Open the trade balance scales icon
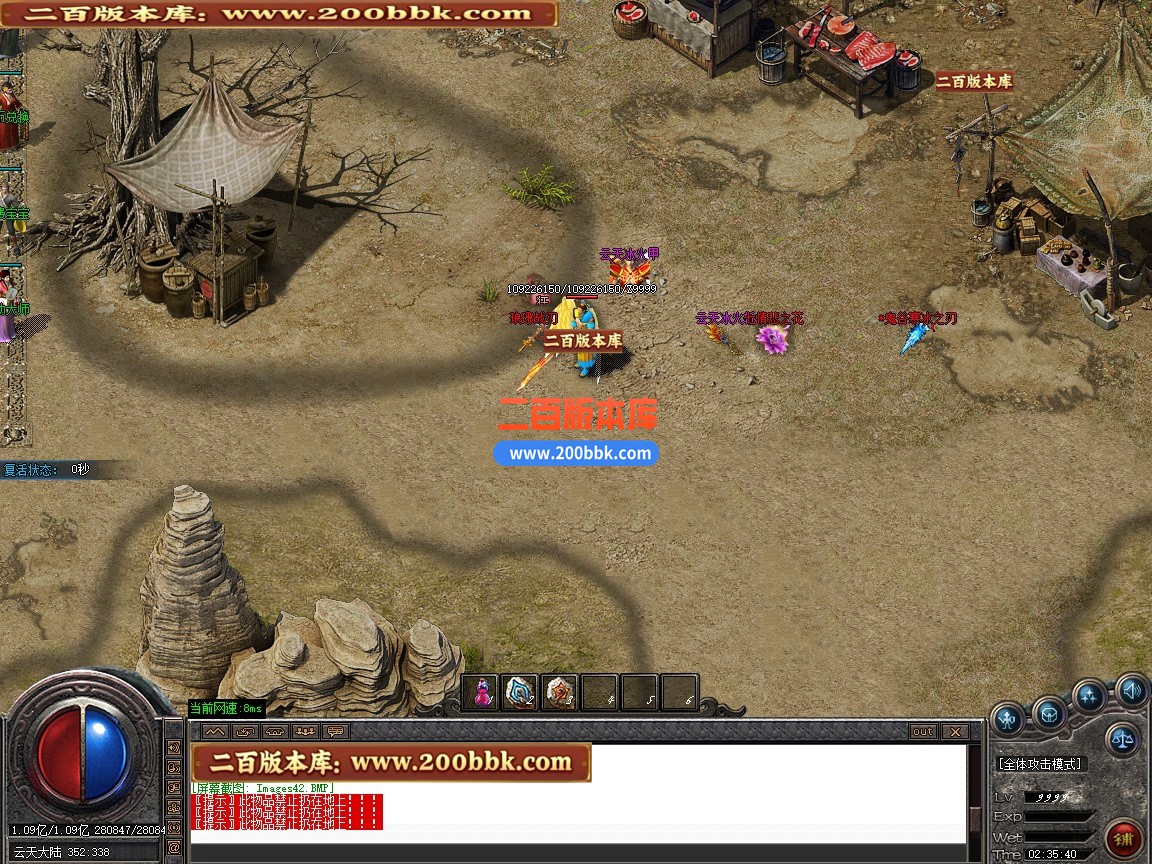This screenshot has height=864, width=1152. (1123, 740)
